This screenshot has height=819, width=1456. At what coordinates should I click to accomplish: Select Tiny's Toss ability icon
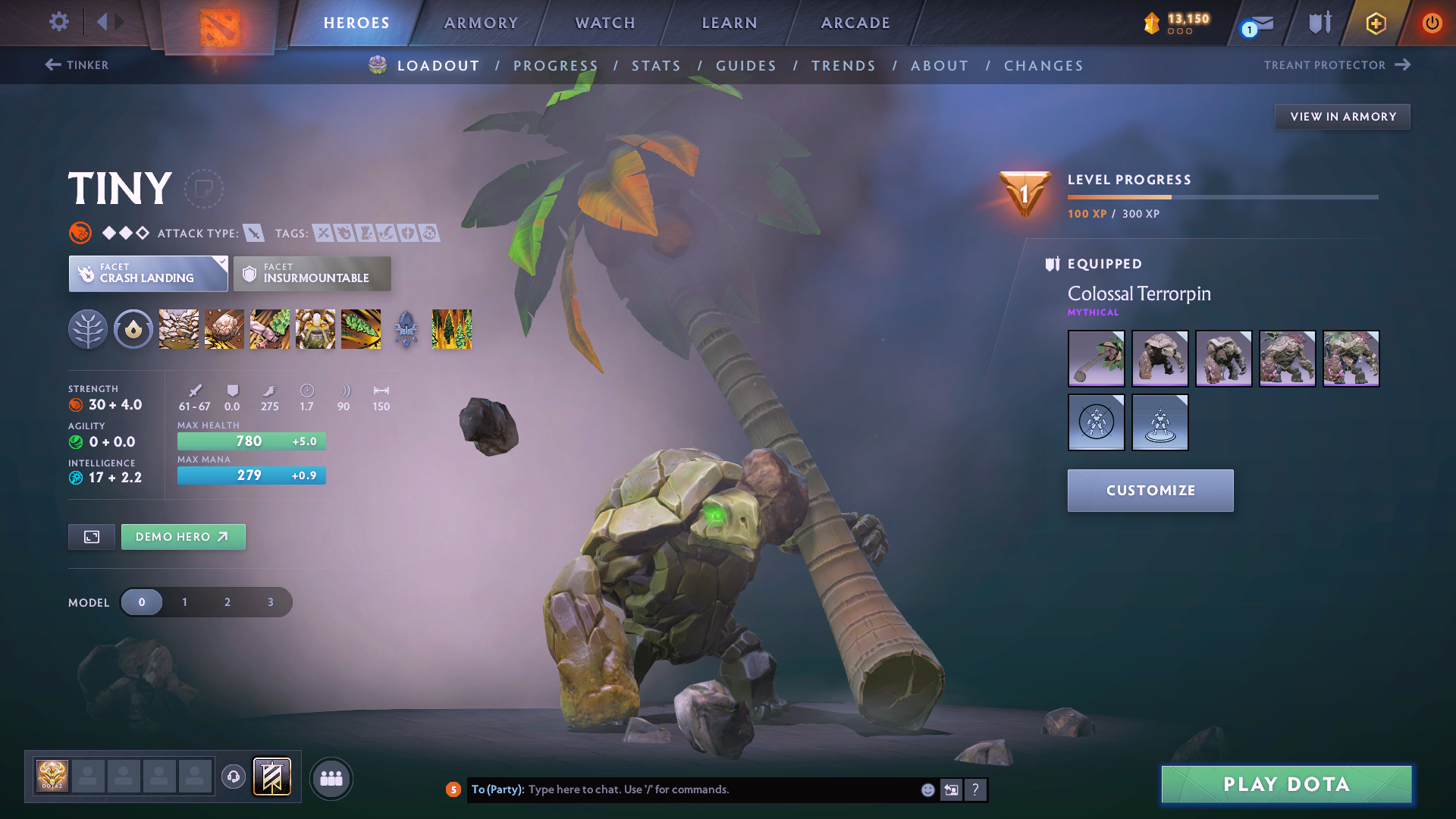click(224, 329)
